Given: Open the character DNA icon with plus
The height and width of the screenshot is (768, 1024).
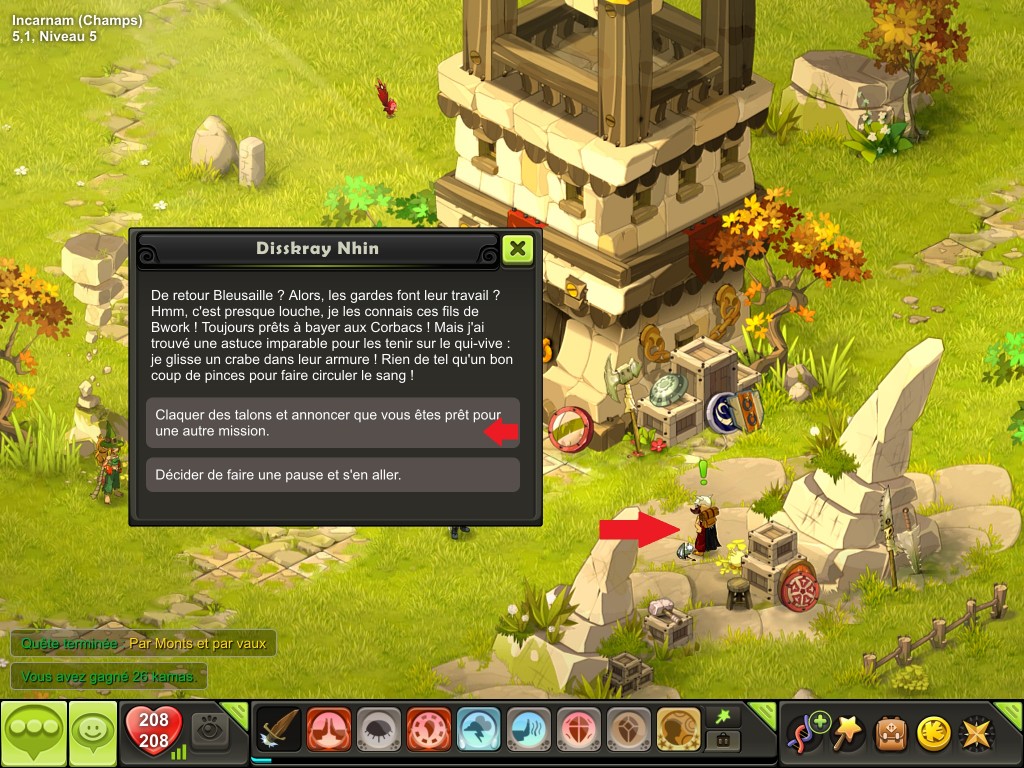Looking at the screenshot, I should (808, 733).
